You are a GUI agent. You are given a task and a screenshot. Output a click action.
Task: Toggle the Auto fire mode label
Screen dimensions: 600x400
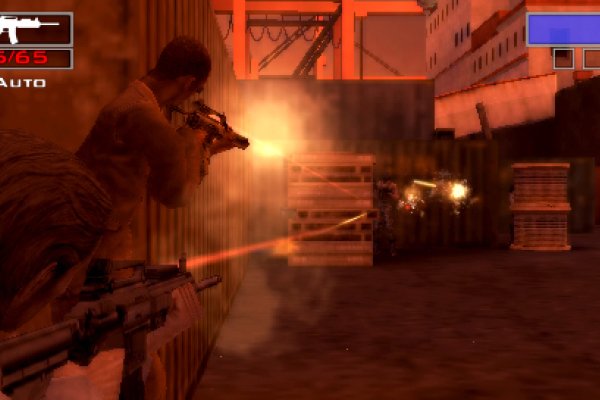tap(23, 82)
